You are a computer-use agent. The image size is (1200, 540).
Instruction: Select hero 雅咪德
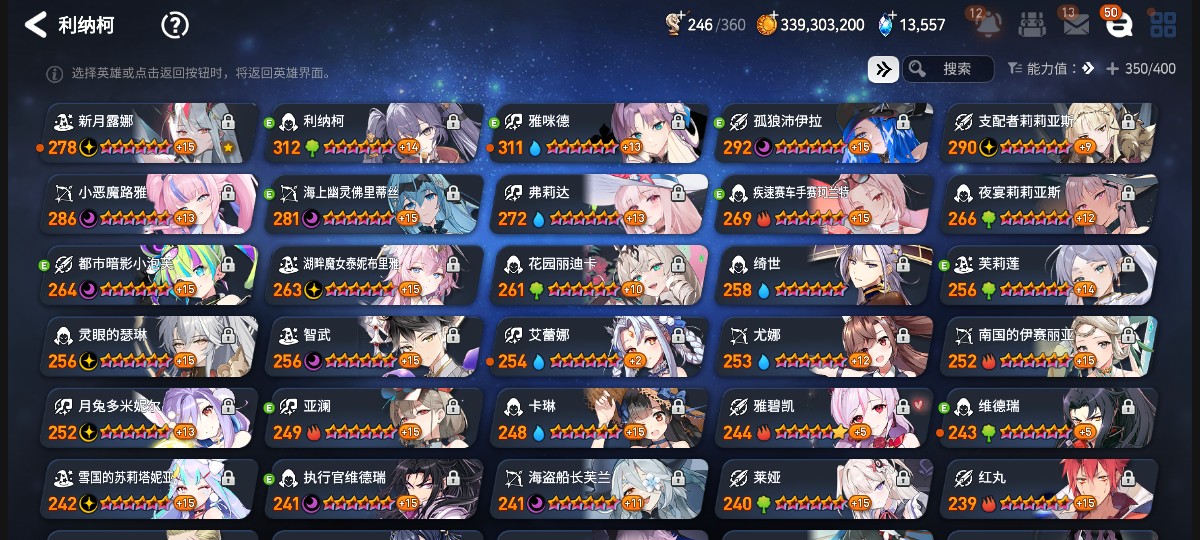(600, 134)
